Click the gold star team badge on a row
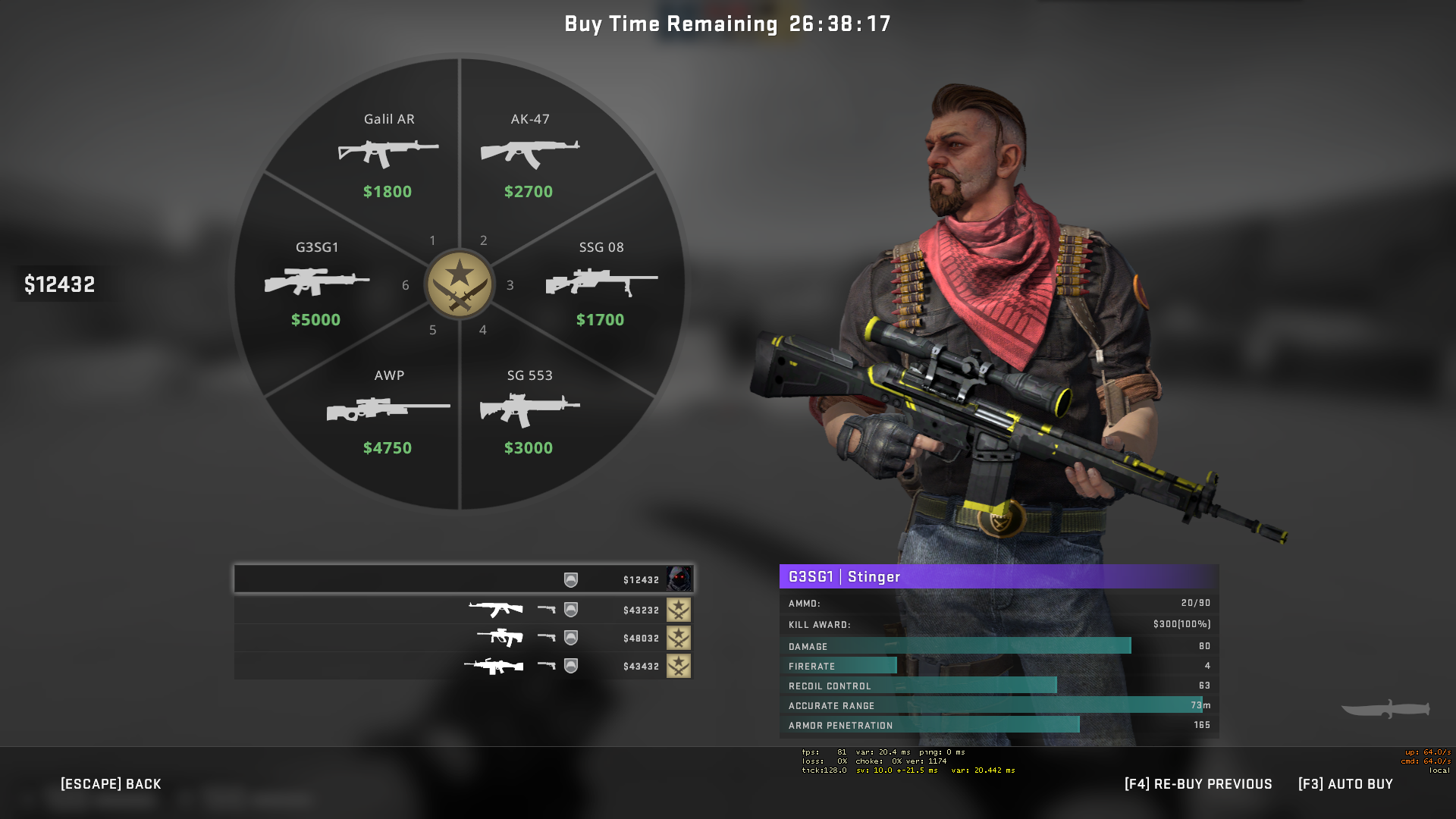This screenshot has height=819, width=1456. [677, 609]
